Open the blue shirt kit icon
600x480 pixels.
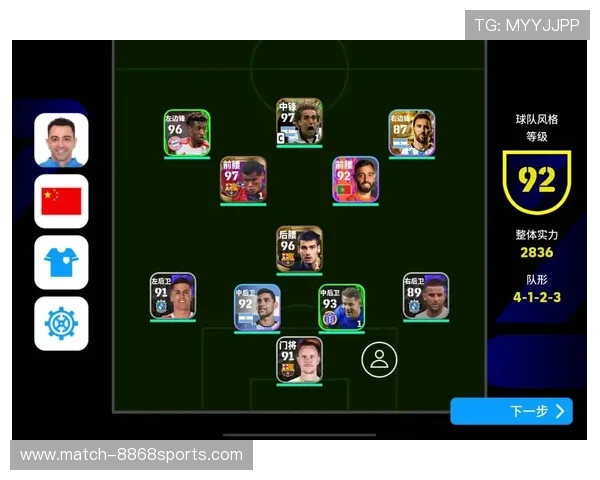click(x=61, y=262)
